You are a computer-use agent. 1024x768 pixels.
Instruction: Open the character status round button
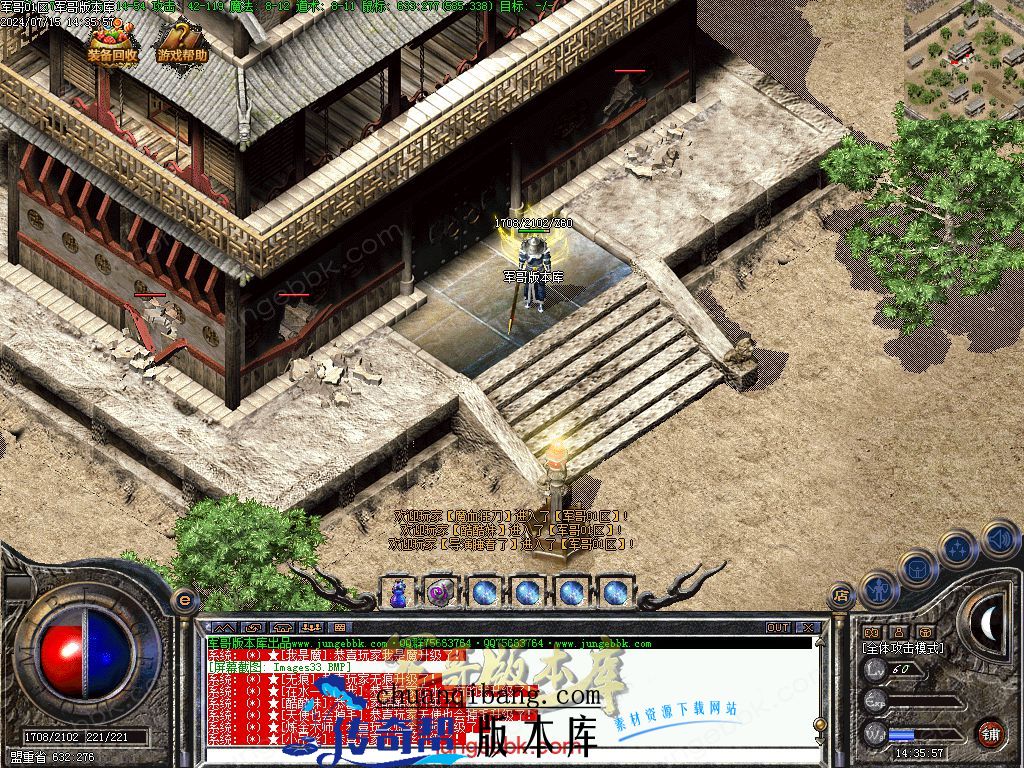click(878, 589)
